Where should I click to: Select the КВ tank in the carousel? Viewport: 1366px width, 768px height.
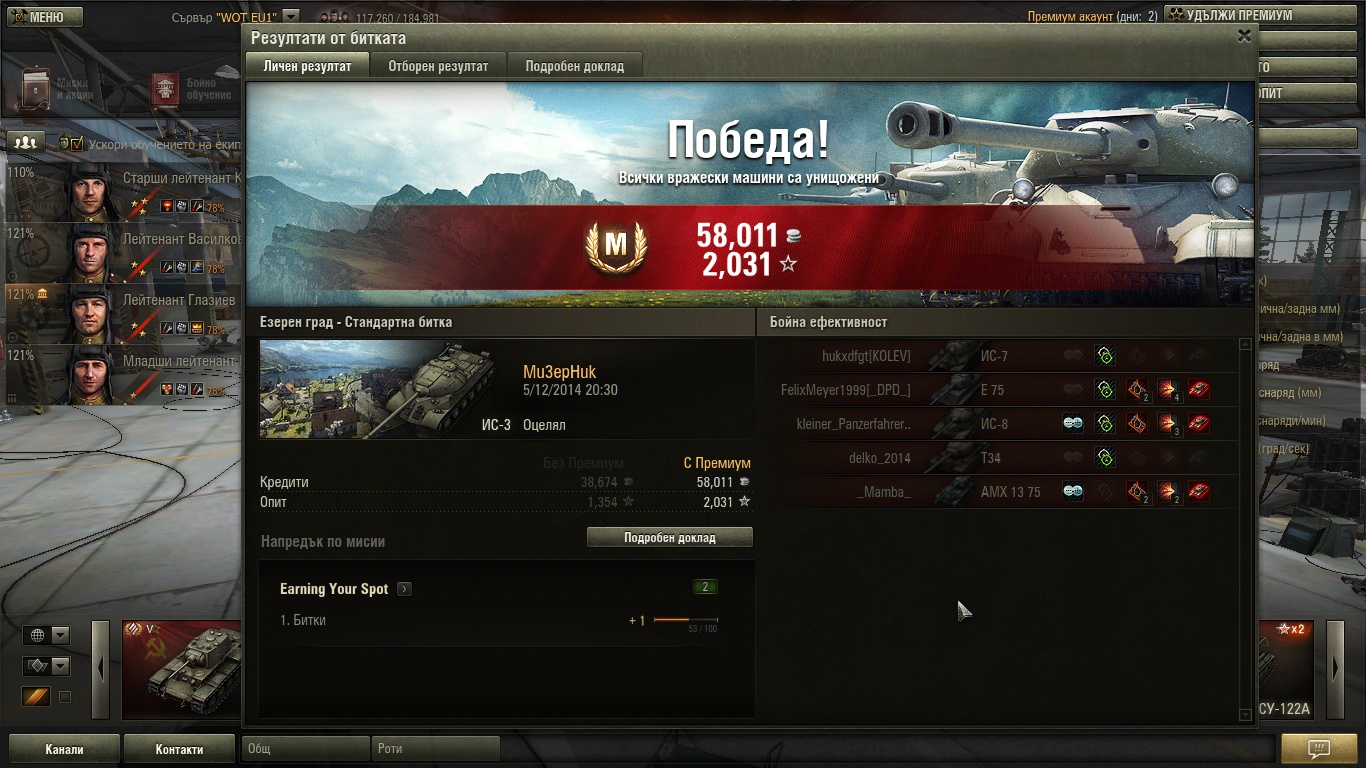(x=181, y=669)
